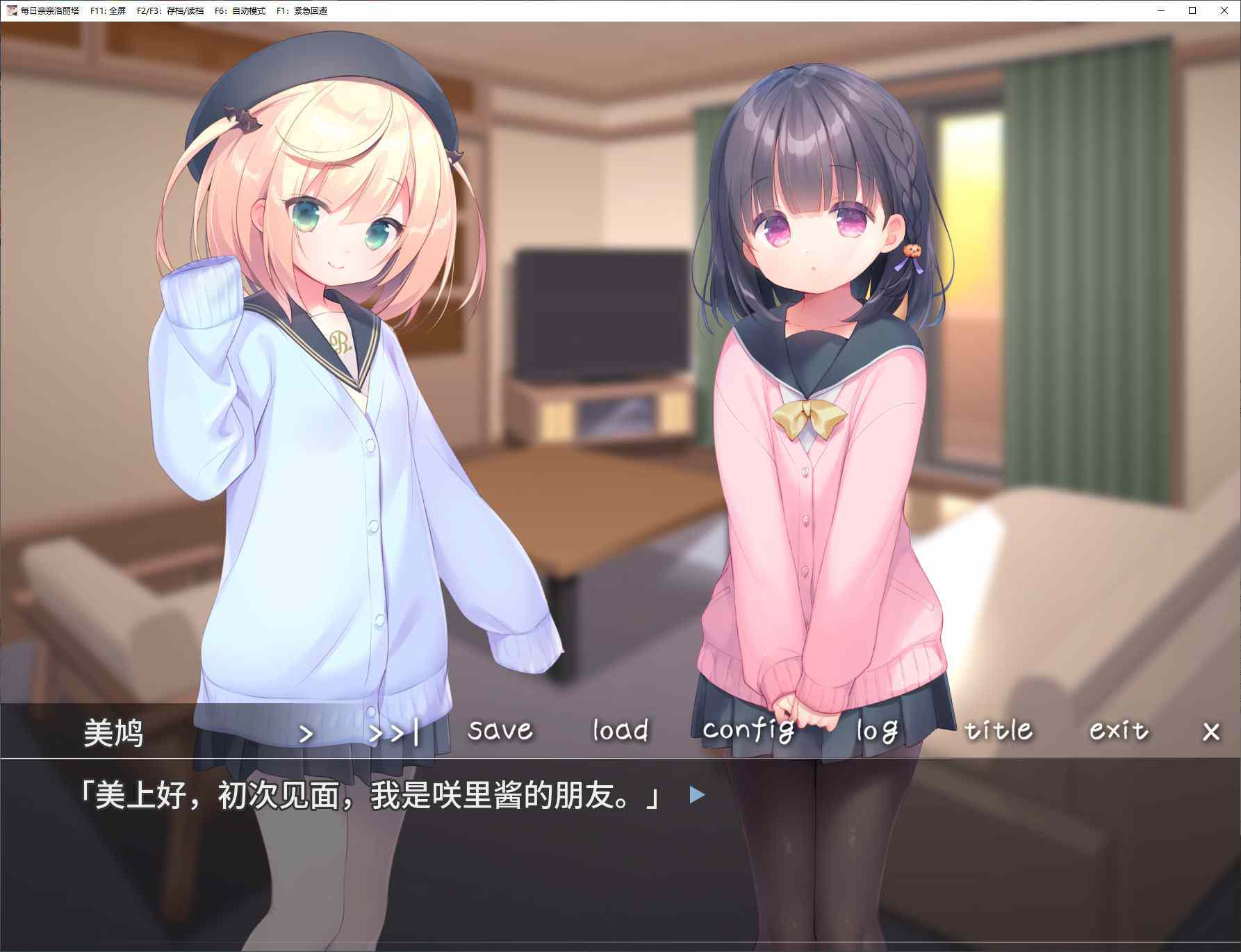Choose exit on the dialogue bar

(1118, 730)
